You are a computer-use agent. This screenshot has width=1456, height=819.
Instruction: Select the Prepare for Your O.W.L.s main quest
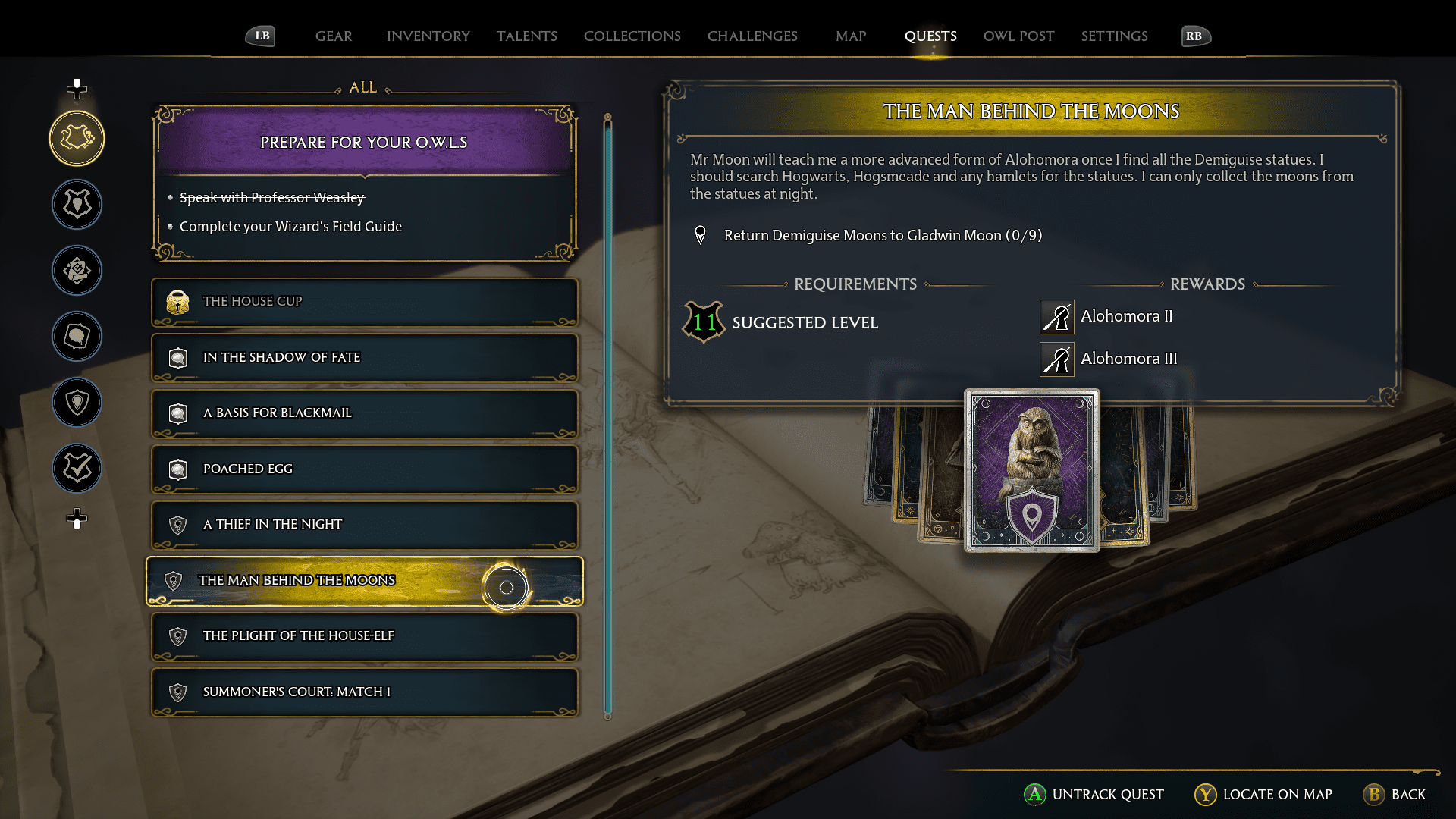364,143
